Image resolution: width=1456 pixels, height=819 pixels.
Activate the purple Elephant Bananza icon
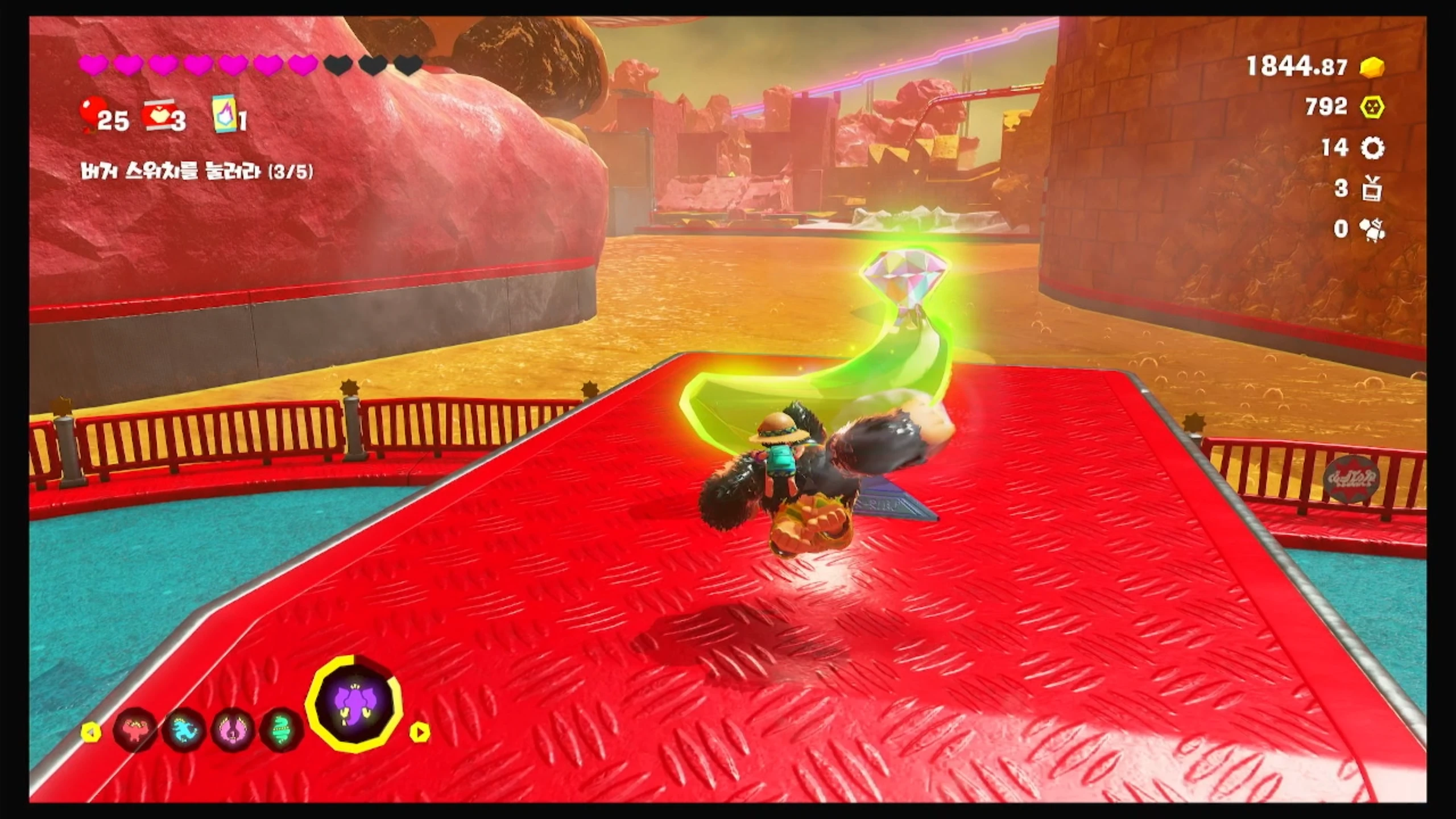[354, 704]
